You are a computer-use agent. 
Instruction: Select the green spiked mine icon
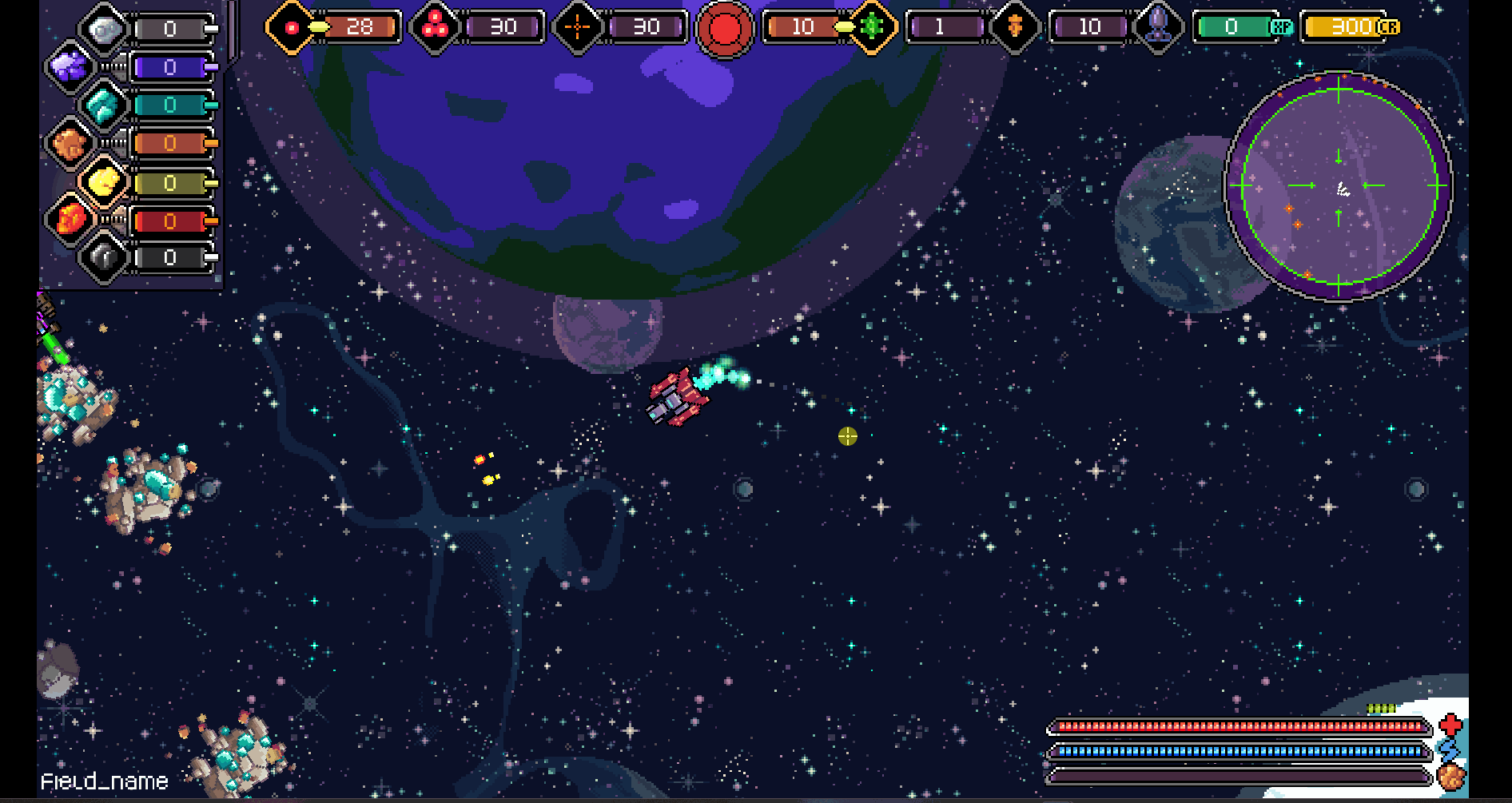coord(872,27)
